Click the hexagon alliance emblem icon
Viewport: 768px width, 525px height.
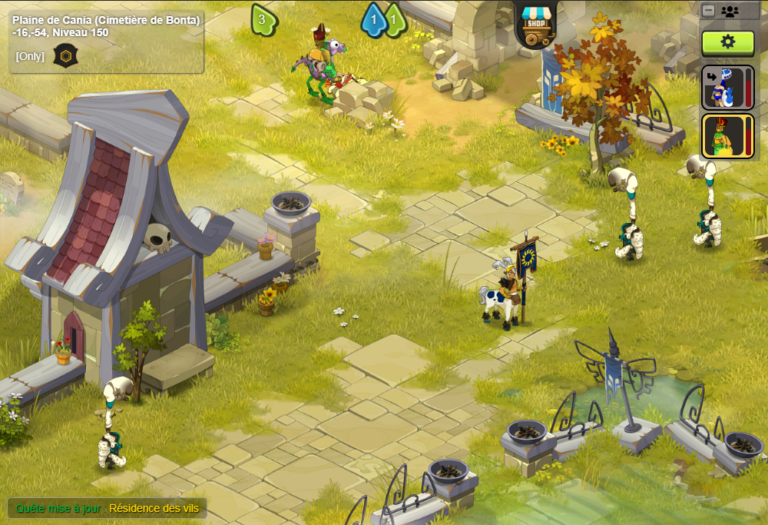[65, 55]
